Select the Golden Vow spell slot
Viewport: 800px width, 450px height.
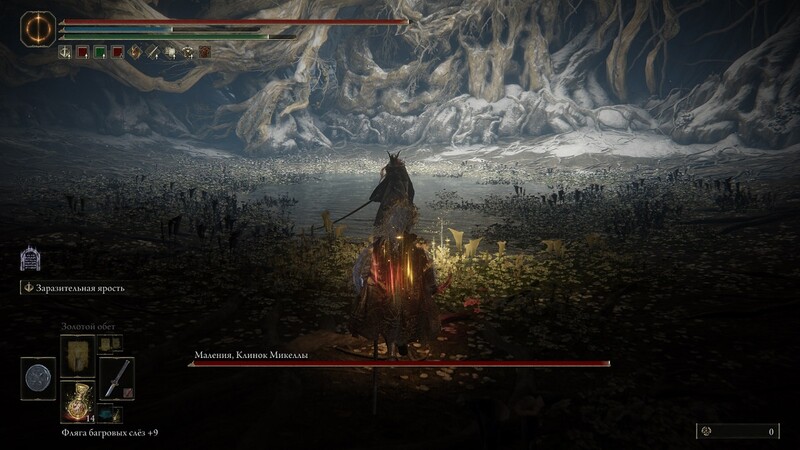click(x=77, y=355)
